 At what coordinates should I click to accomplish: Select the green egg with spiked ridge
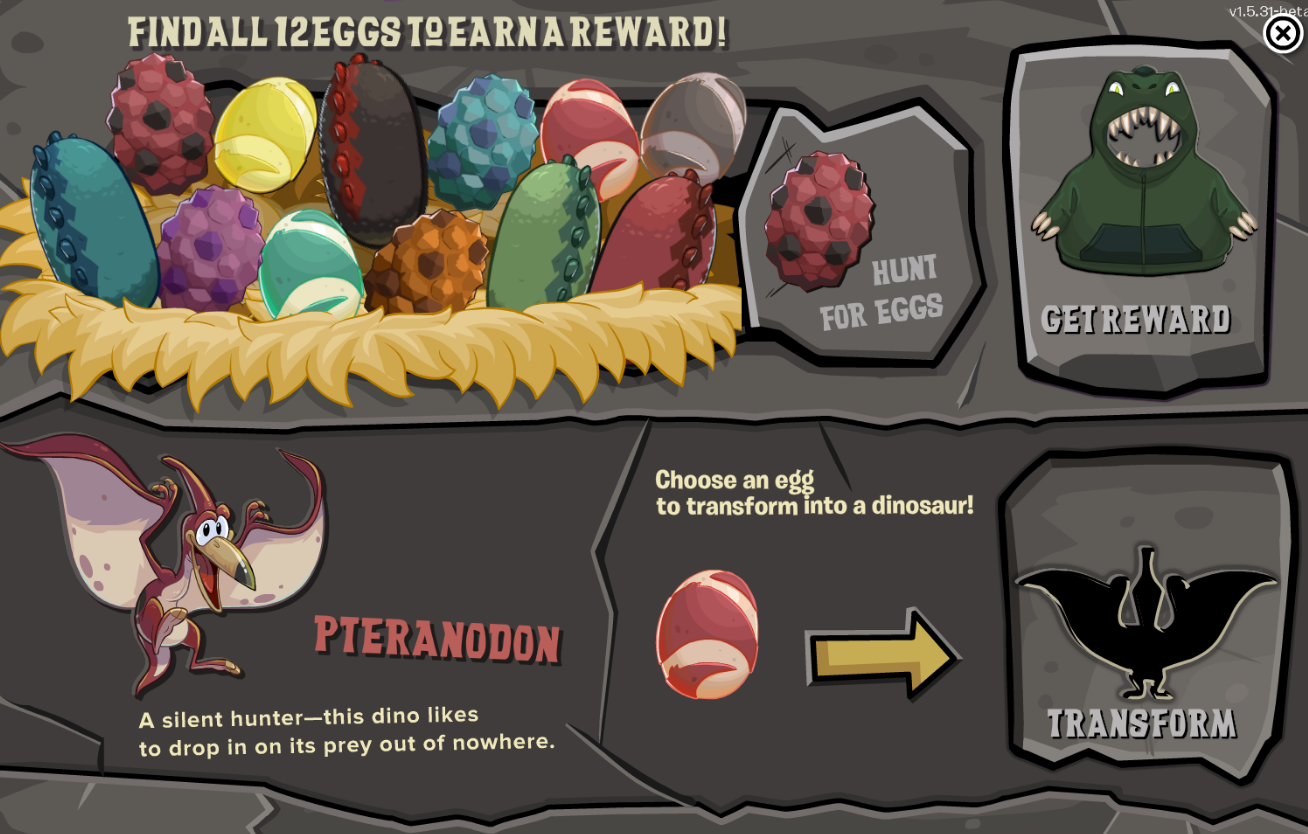click(543, 238)
